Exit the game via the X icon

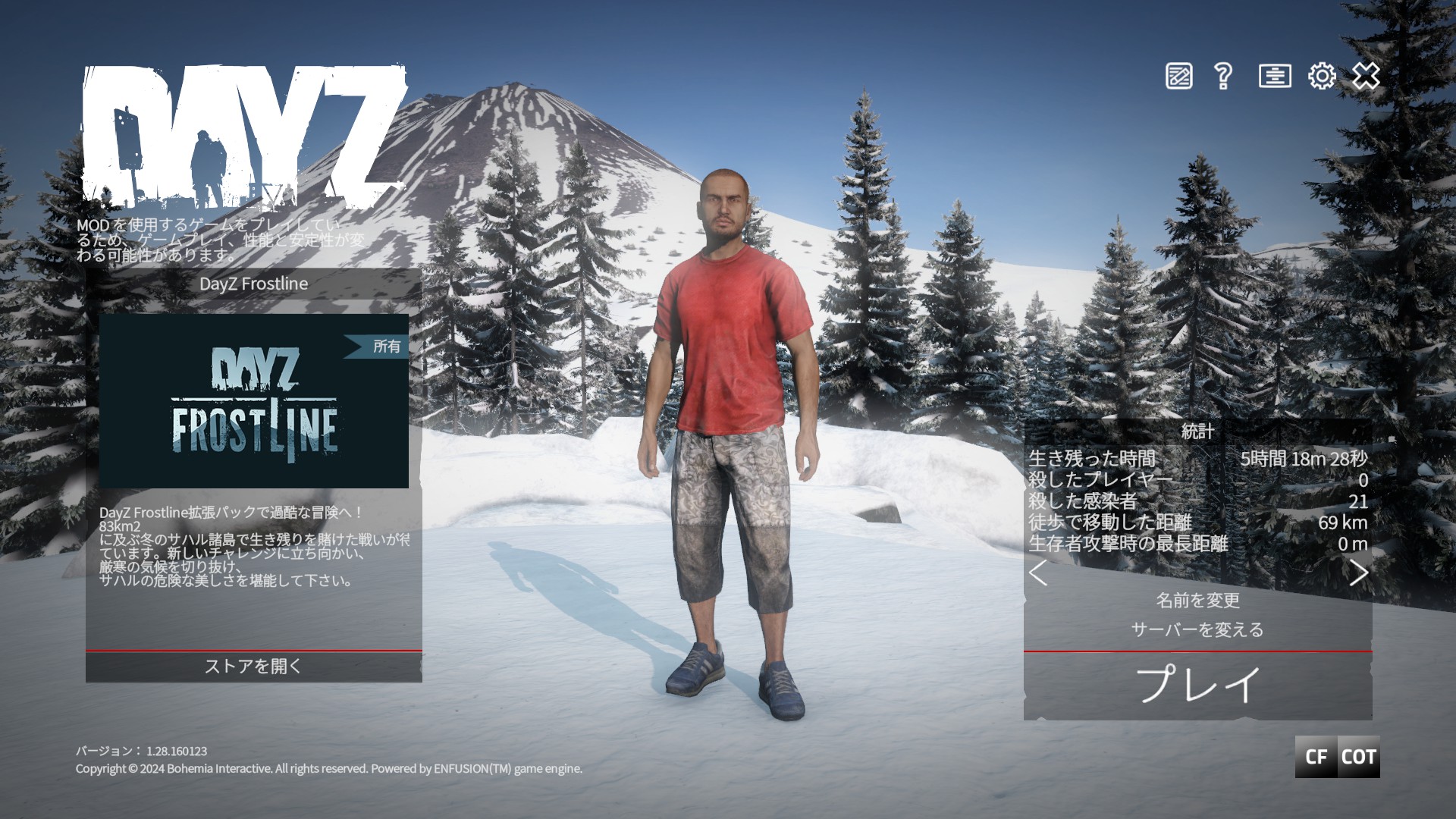click(1366, 76)
